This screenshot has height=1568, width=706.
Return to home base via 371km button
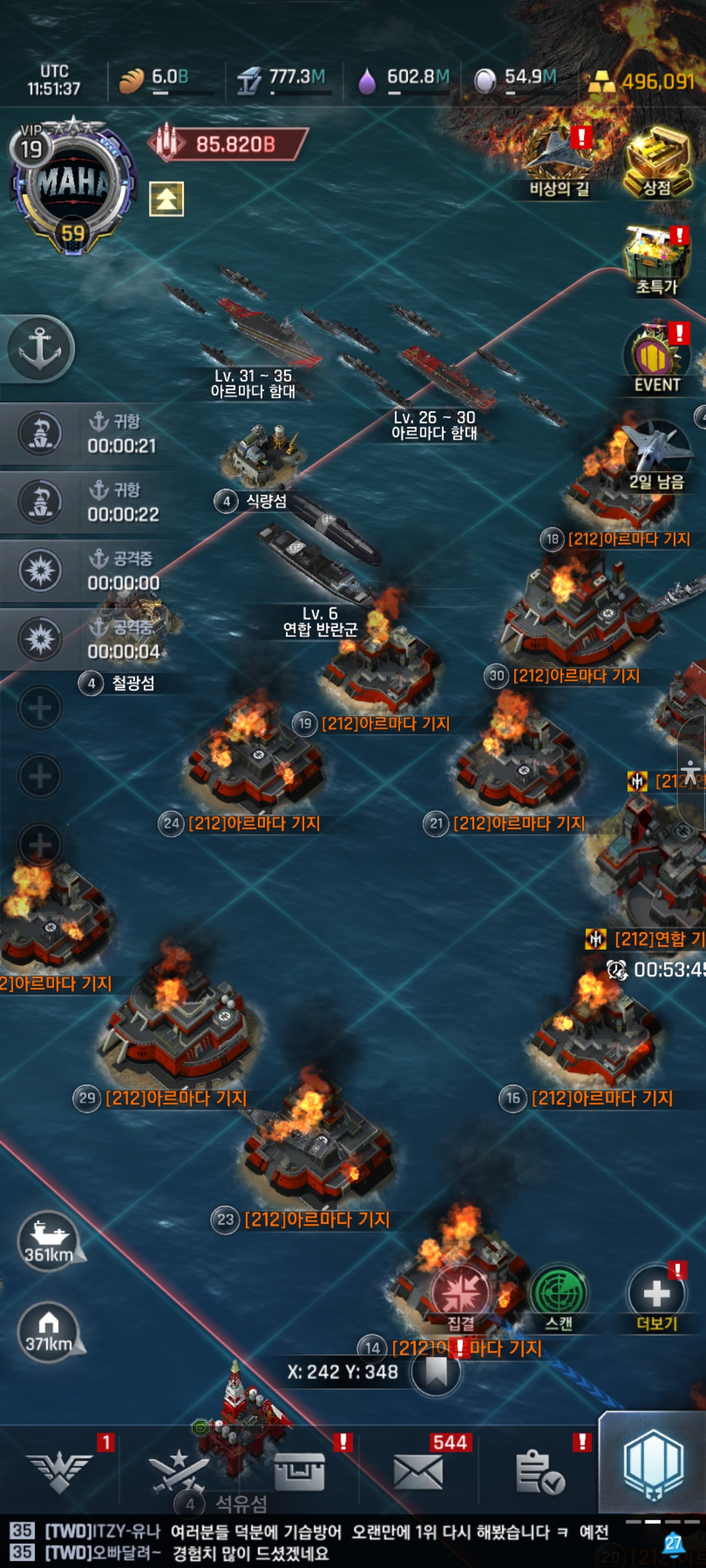point(49,1331)
